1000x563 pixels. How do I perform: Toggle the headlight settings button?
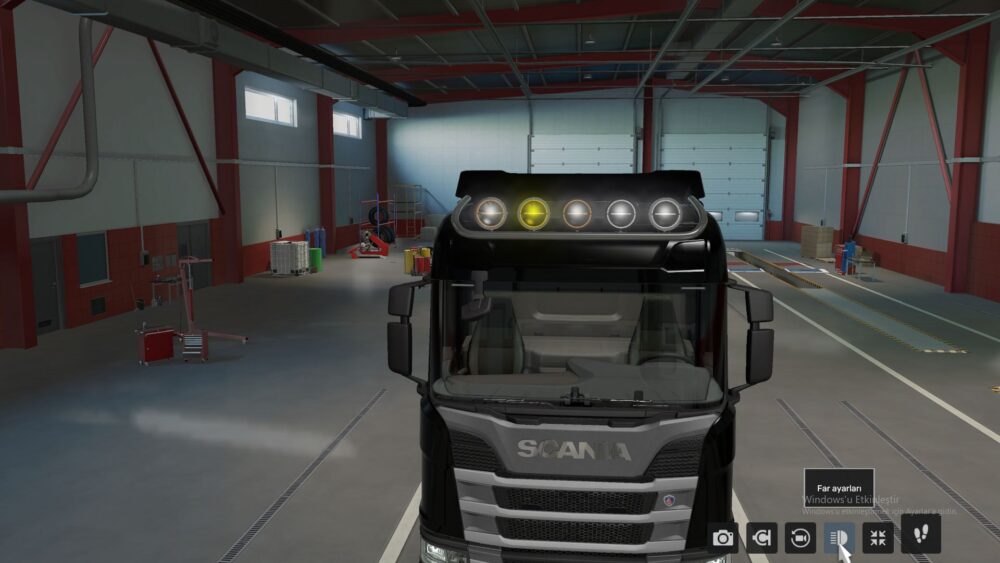[839, 538]
